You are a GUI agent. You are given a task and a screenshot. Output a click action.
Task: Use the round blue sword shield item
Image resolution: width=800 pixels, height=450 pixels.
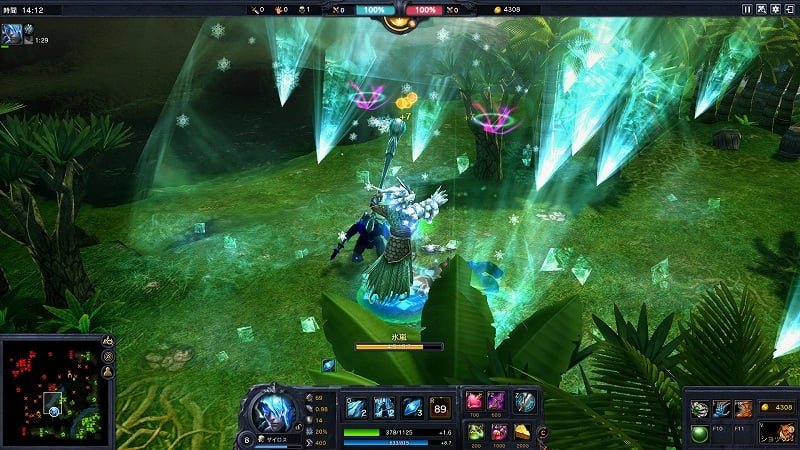coord(524,401)
